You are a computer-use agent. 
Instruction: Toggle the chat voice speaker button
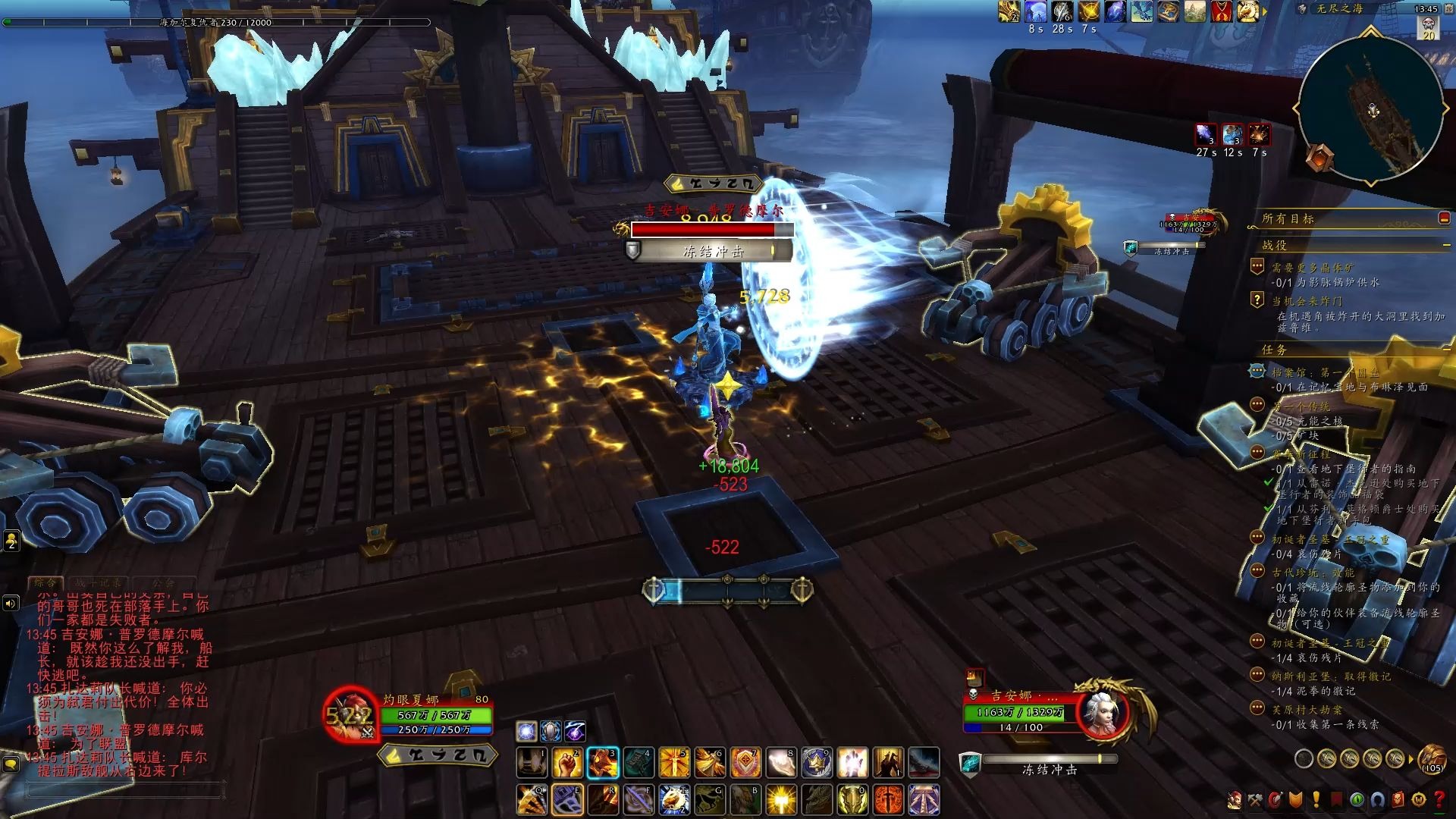(11, 604)
